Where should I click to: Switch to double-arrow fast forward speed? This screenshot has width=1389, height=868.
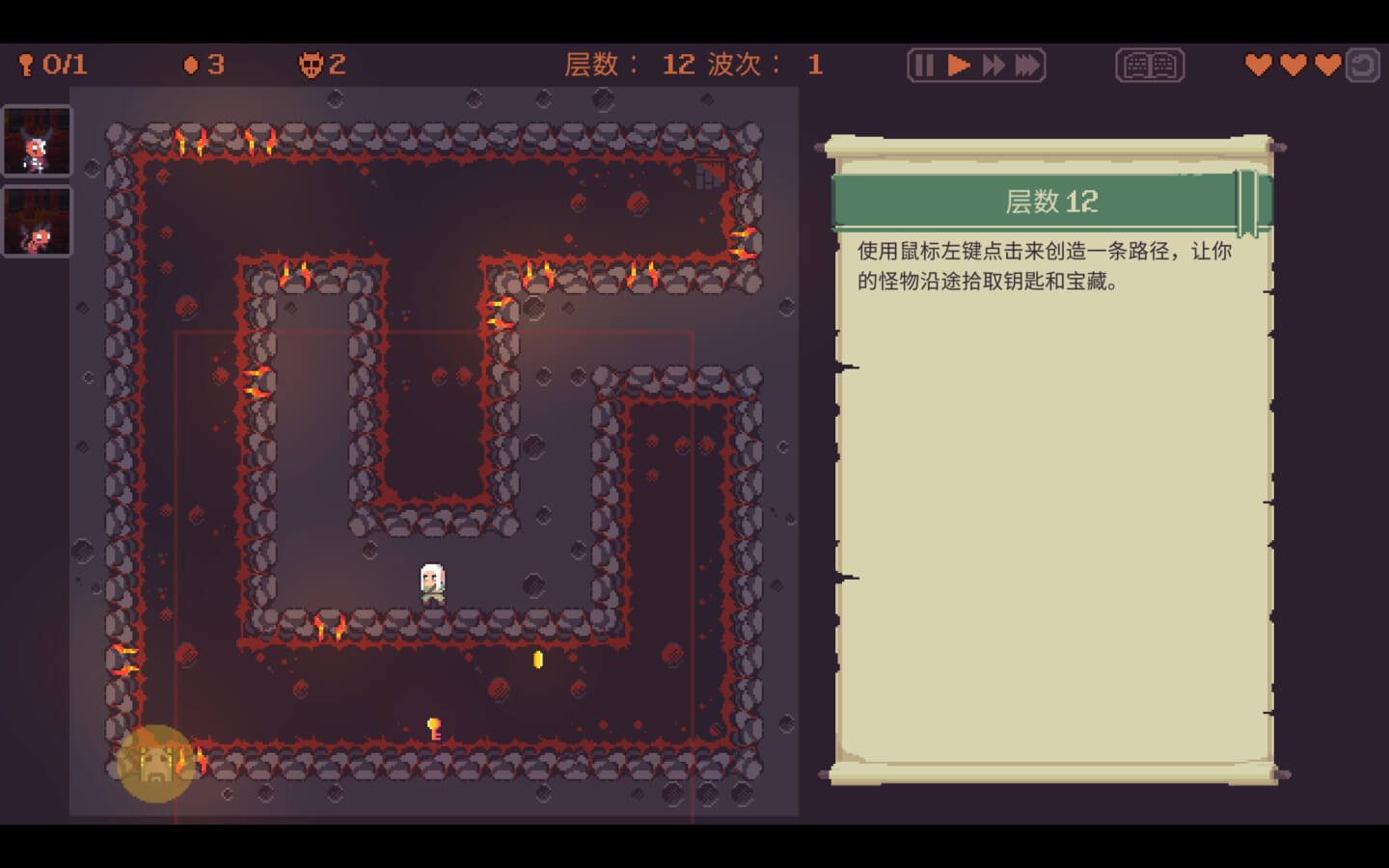coord(993,66)
